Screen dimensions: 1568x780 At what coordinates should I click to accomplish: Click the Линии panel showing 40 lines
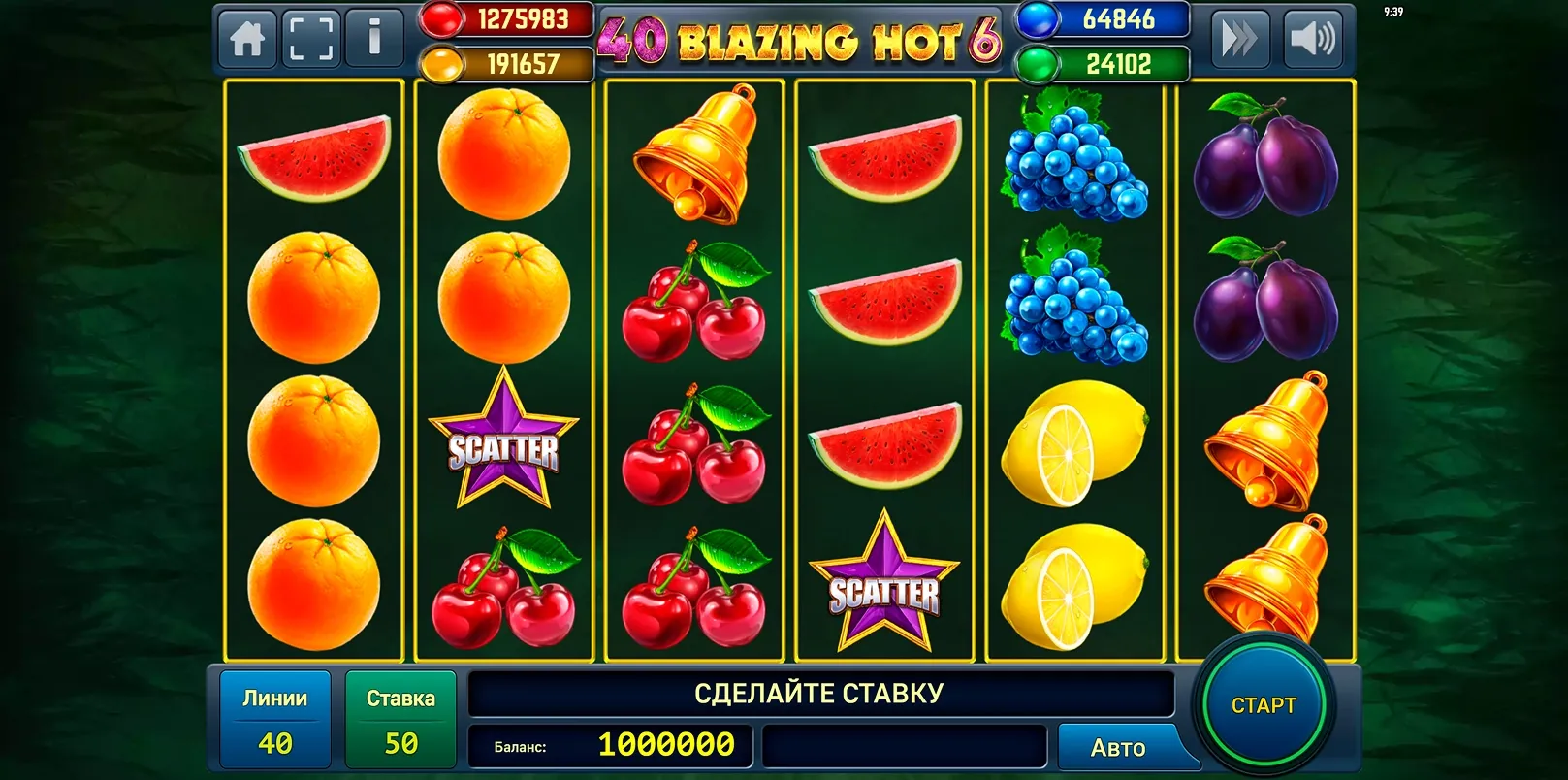[274, 719]
